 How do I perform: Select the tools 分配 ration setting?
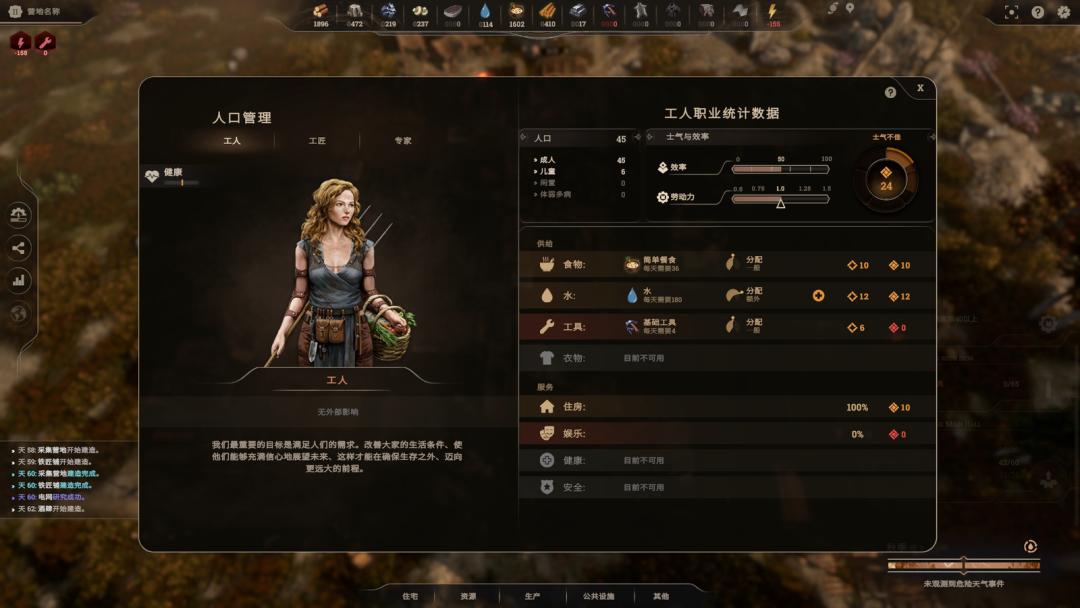pyautogui.click(x=744, y=326)
